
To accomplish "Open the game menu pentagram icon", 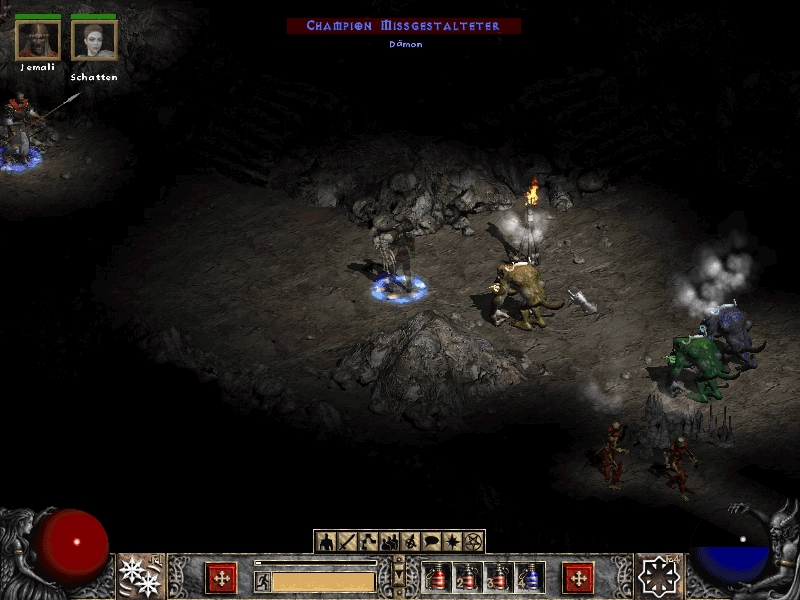I will coord(474,542).
